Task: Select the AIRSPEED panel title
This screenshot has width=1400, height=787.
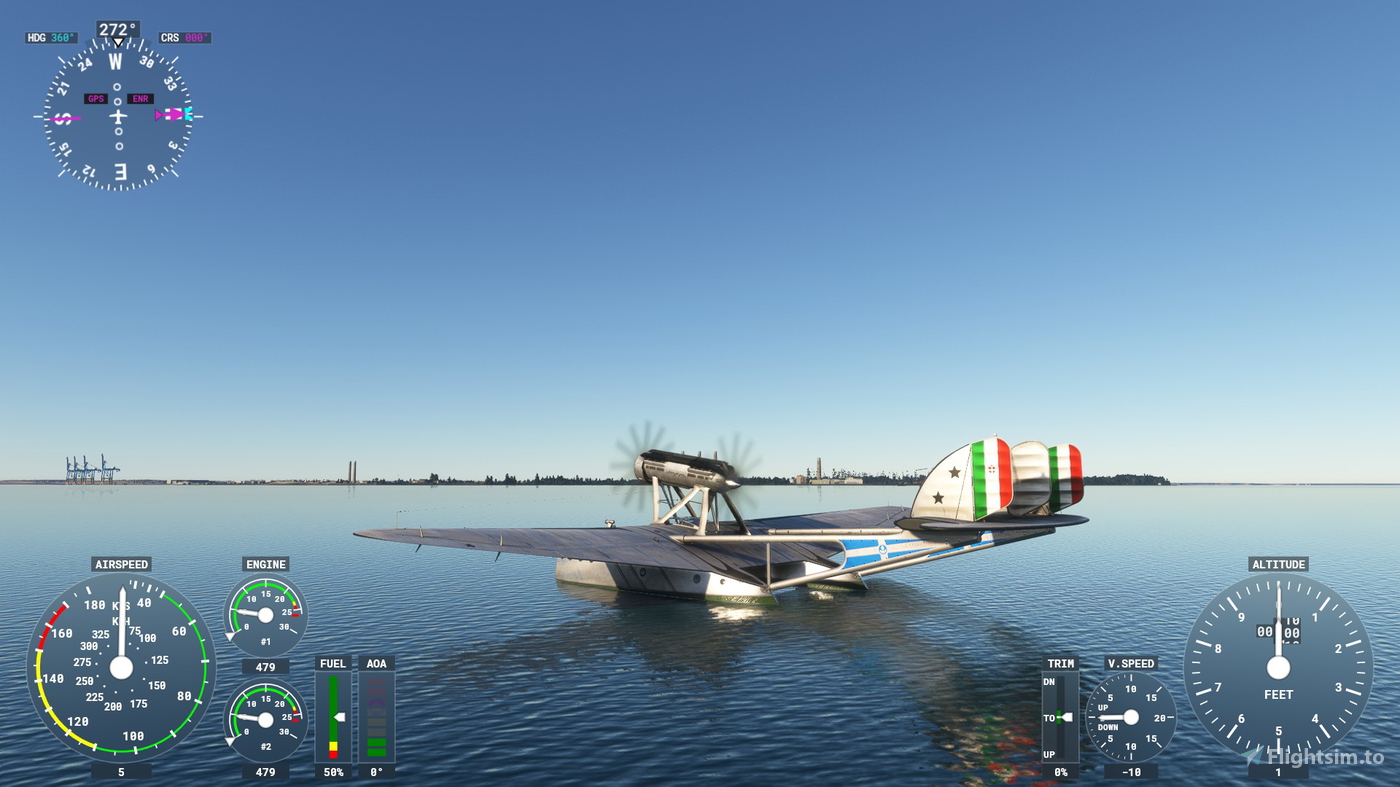Action: point(123,564)
